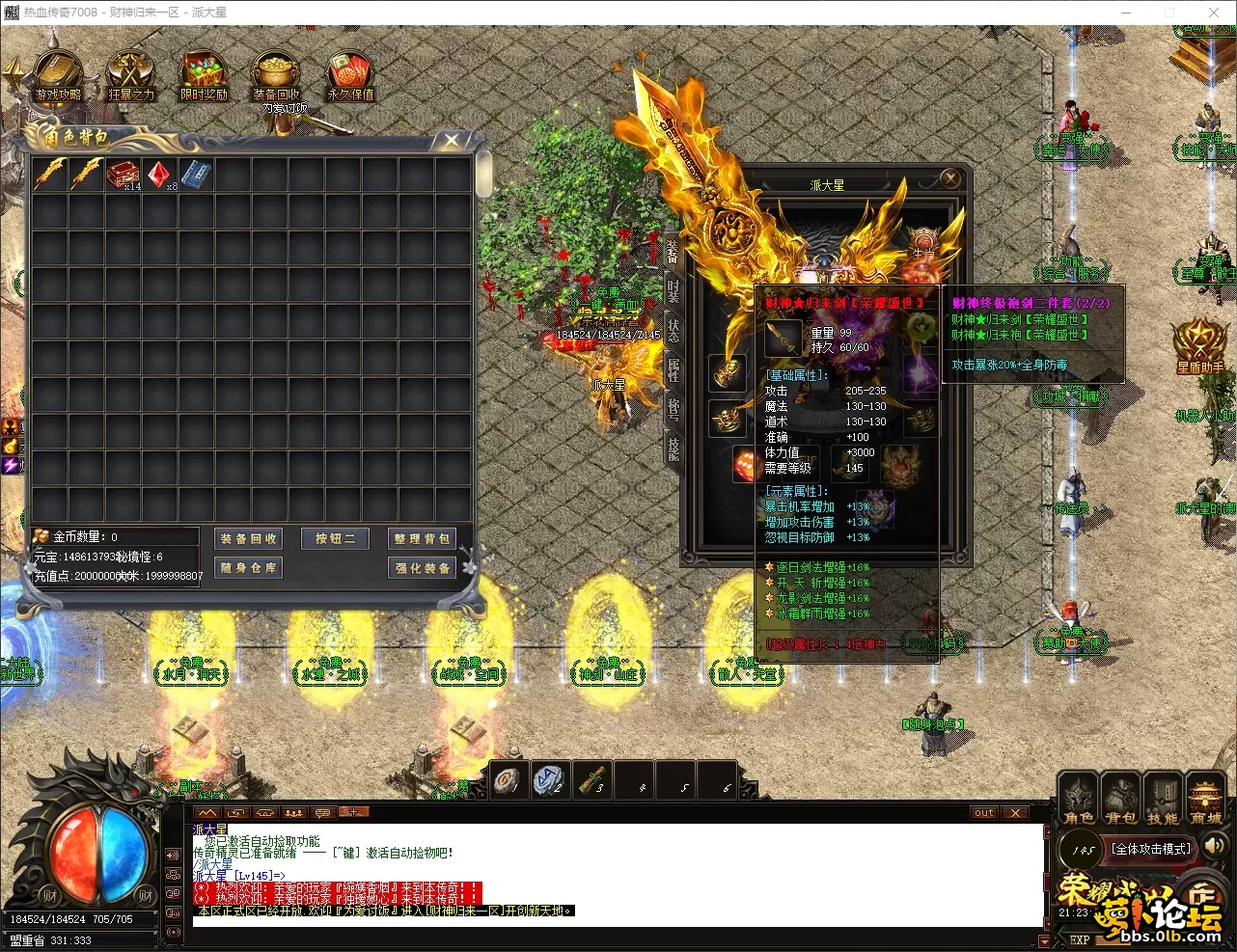Screen dimensions: 1237x952
Task: Close the game window
Action: [1214, 13]
